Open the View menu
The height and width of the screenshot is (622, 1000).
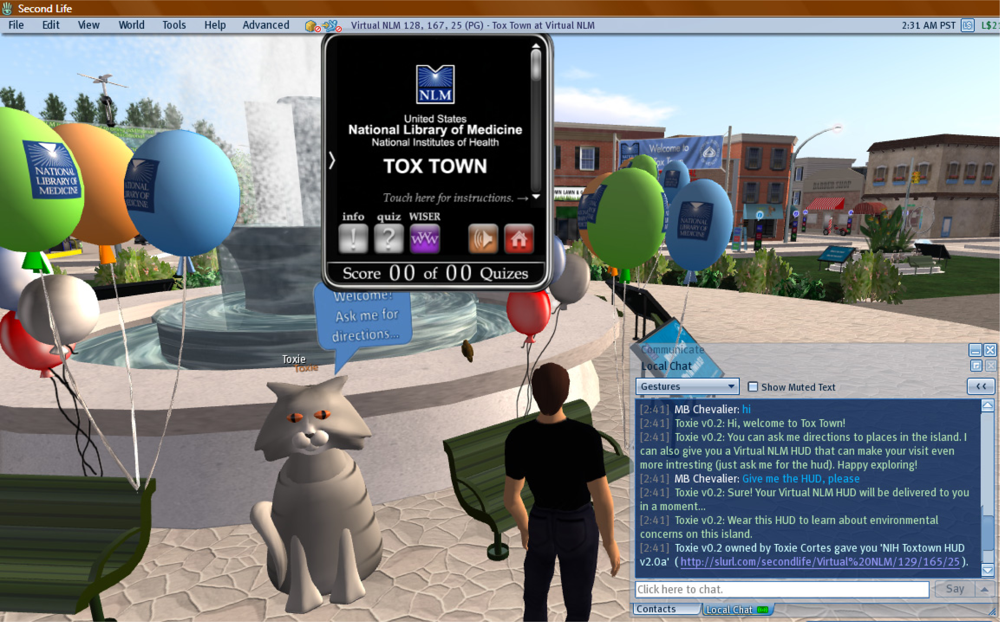[x=89, y=25]
